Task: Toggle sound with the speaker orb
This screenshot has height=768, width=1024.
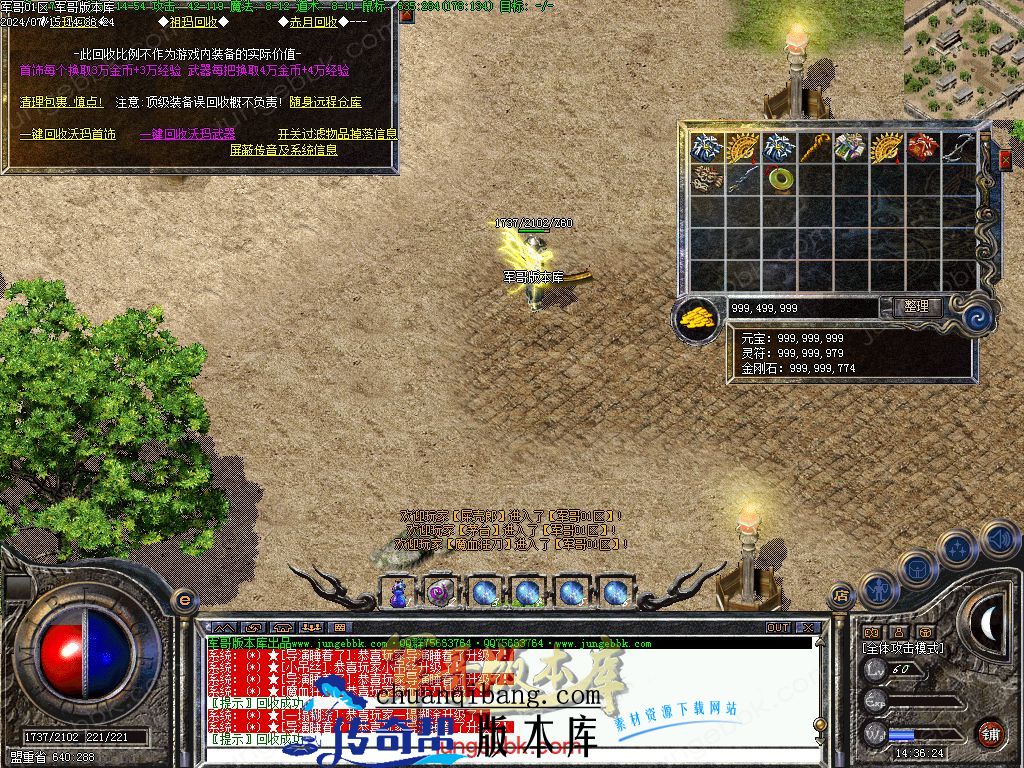Action: tap(999, 540)
